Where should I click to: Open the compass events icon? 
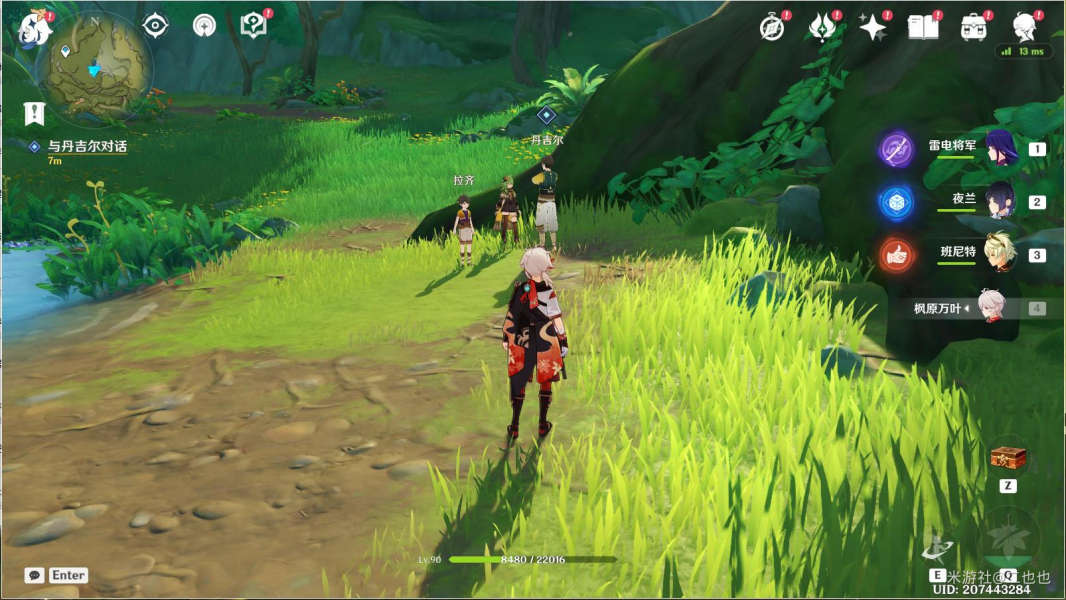click(772, 28)
